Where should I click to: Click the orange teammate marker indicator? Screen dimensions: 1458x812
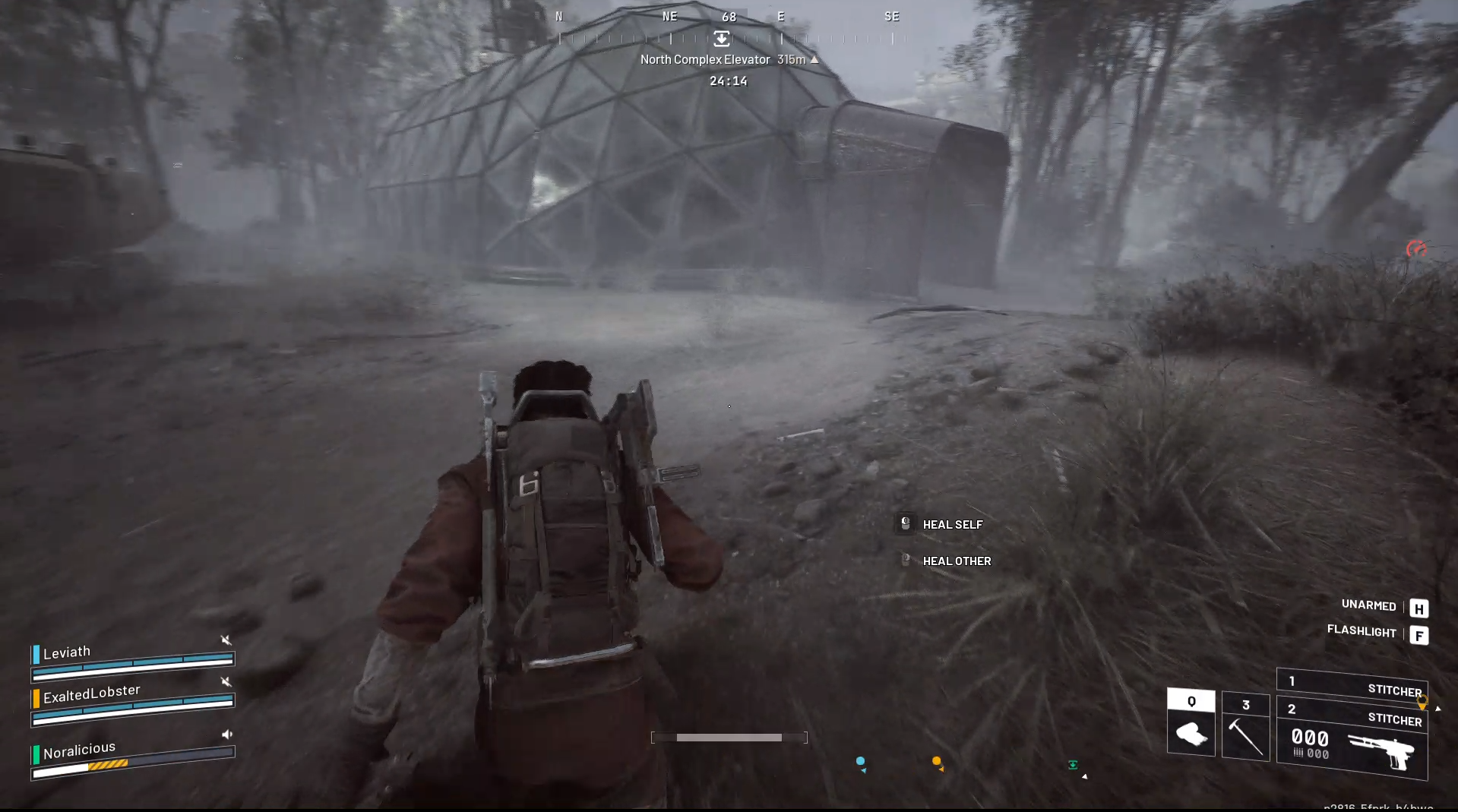(x=937, y=760)
